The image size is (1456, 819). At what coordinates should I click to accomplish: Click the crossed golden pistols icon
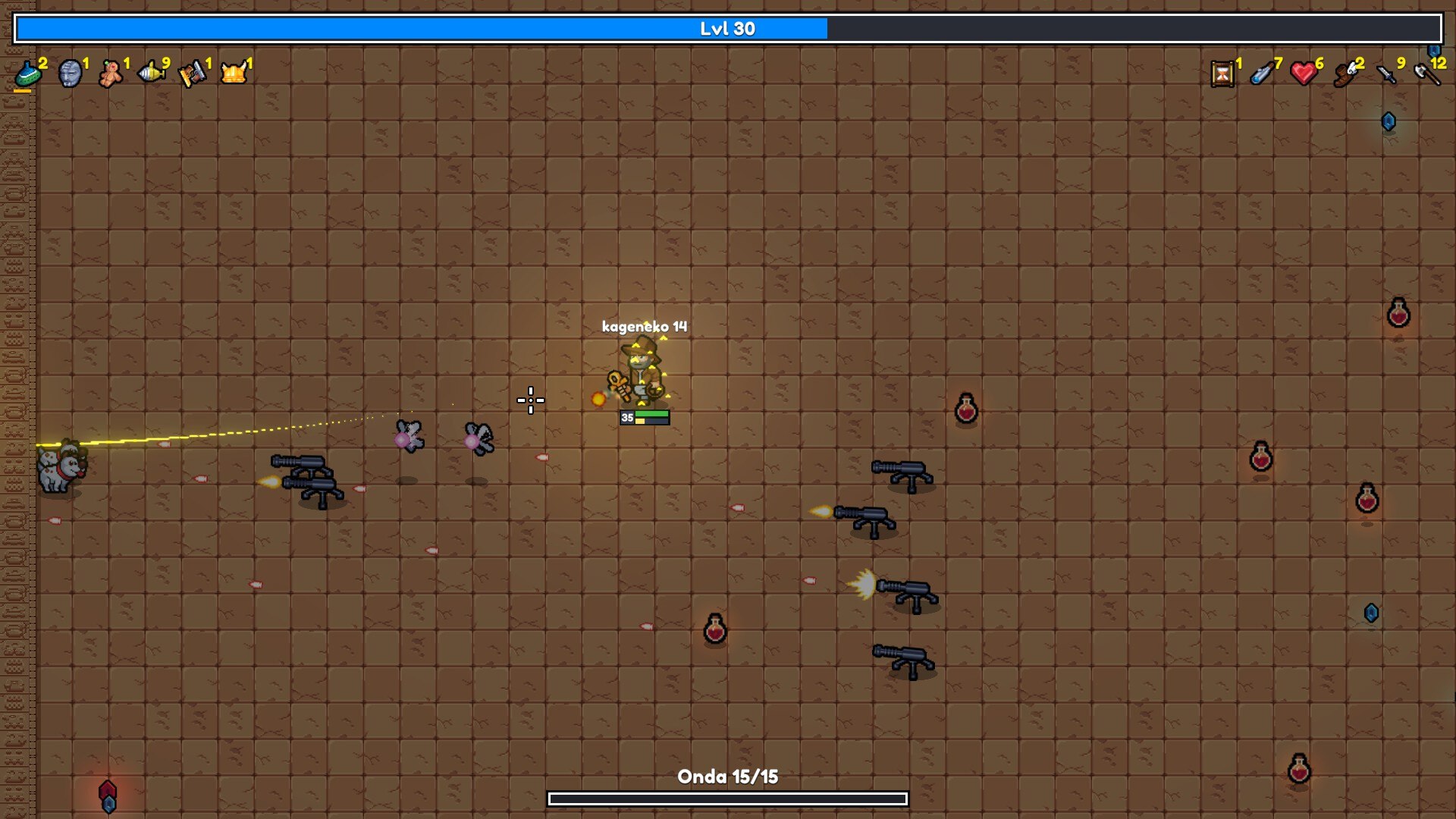(x=192, y=74)
